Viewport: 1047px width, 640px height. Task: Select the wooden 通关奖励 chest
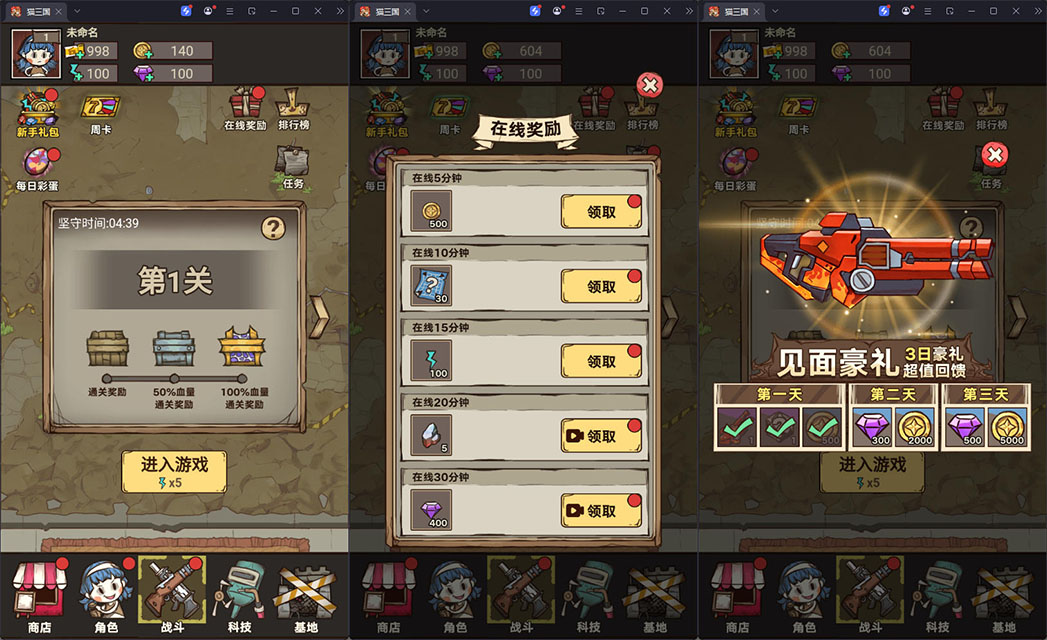[107, 349]
